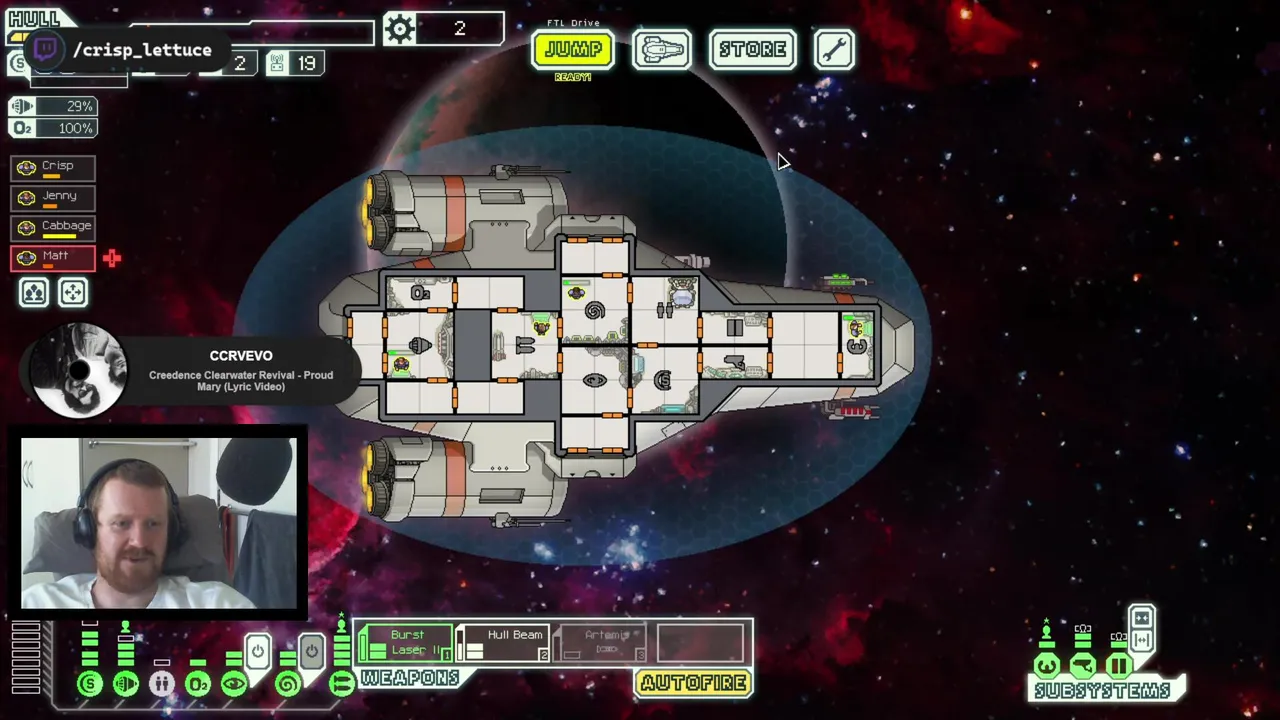
Task: Select crew member Jenny
Action: pyautogui.click(x=53, y=198)
